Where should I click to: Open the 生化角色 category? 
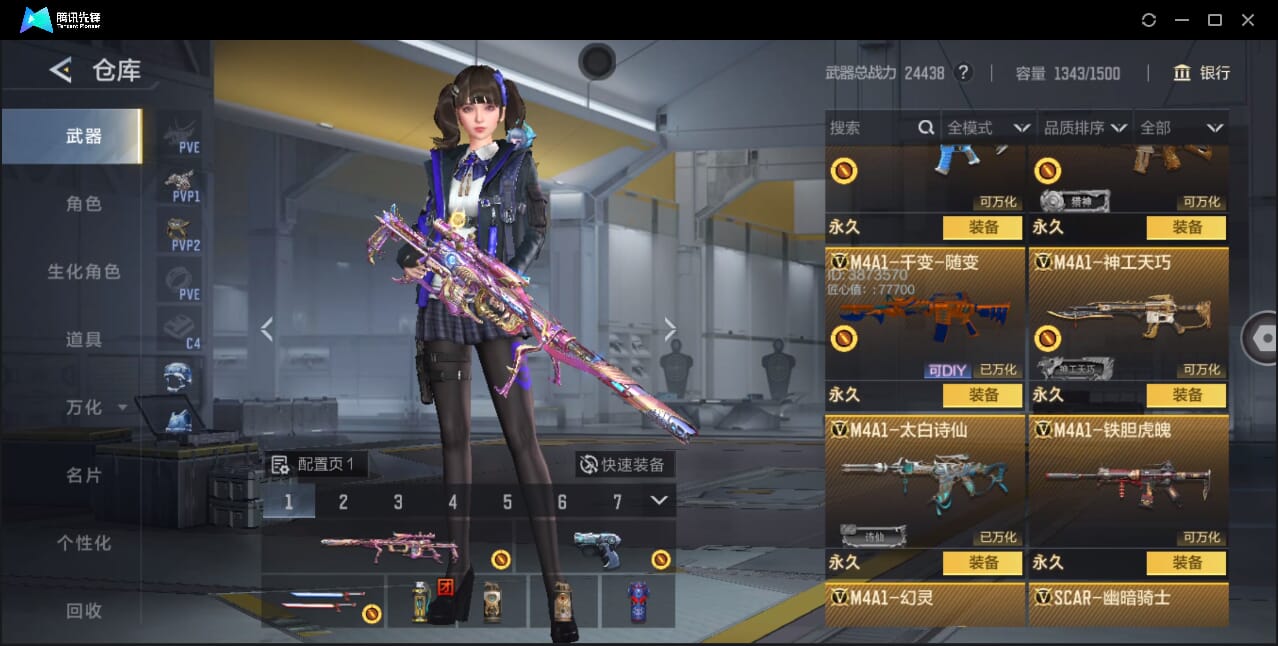[84, 272]
